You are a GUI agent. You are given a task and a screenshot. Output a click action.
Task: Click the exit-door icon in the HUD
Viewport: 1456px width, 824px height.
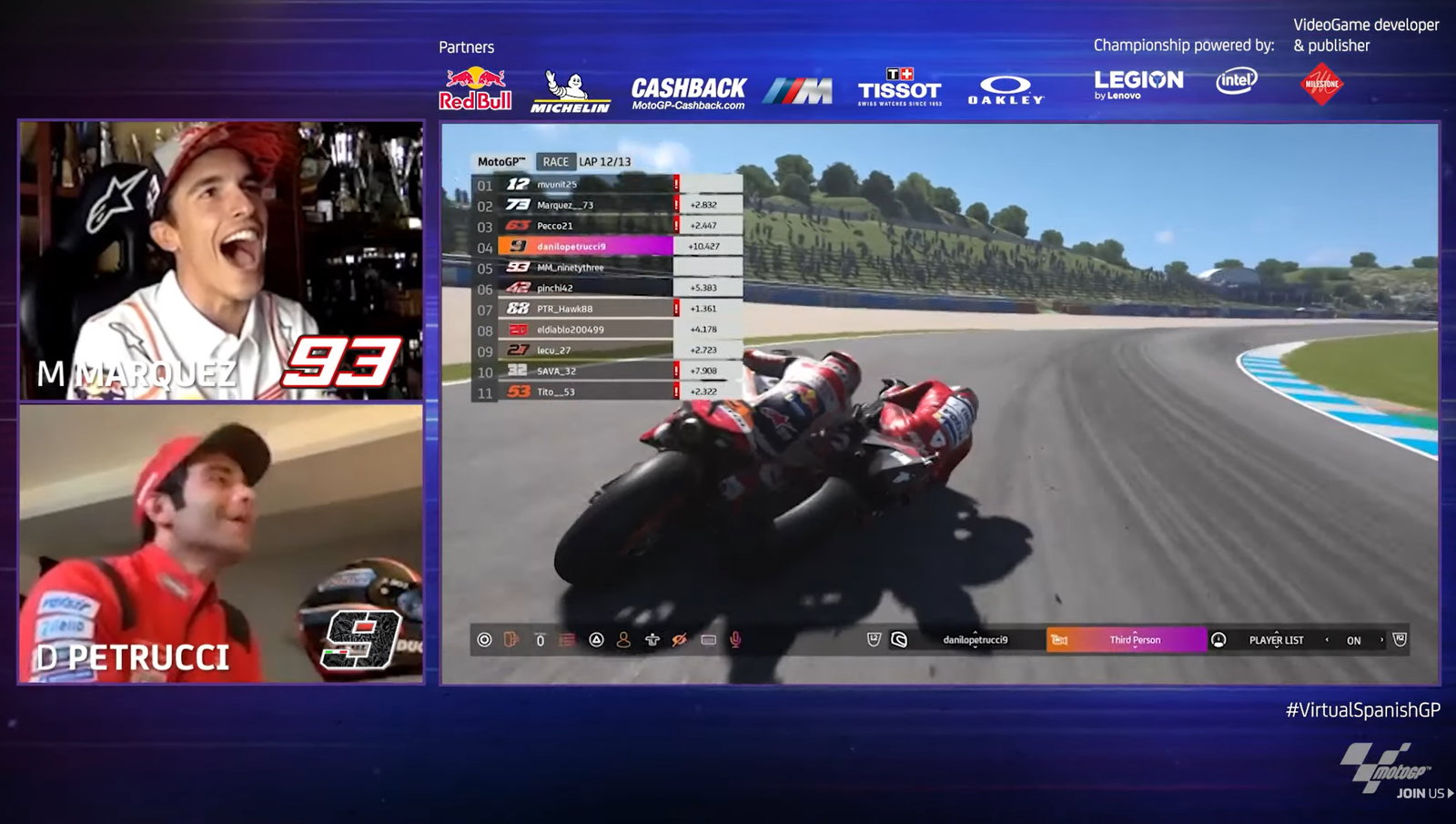click(x=510, y=640)
